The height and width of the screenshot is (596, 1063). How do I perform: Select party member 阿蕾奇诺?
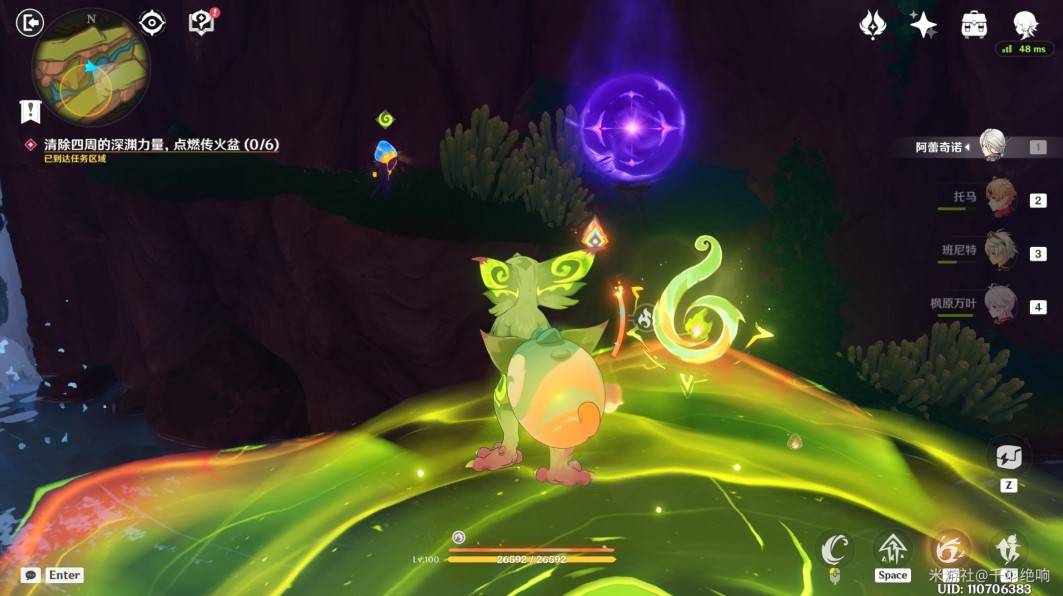[x=991, y=146]
